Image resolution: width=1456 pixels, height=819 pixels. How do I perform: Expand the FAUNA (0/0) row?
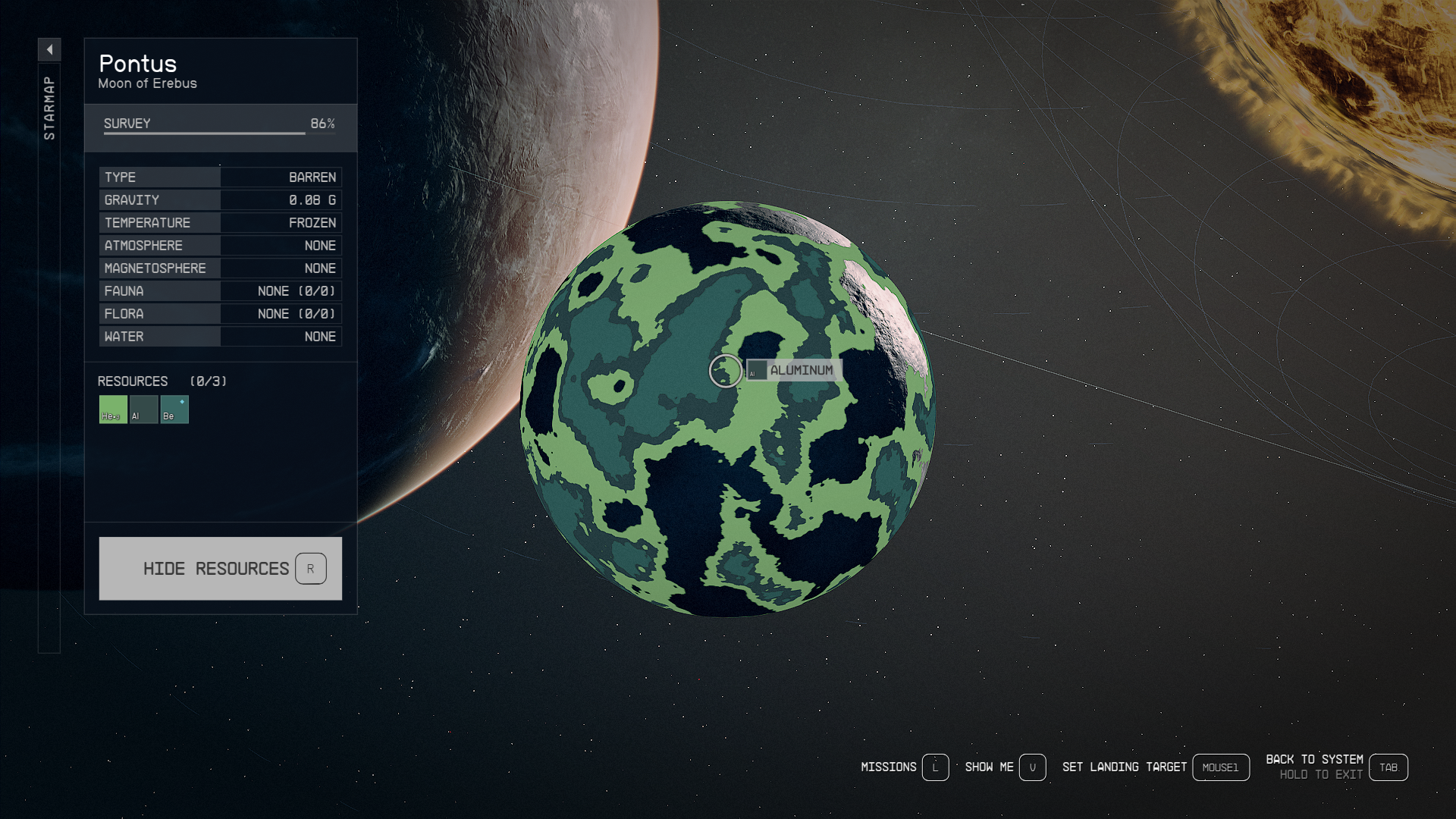pyautogui.click(x=220, y=290)
